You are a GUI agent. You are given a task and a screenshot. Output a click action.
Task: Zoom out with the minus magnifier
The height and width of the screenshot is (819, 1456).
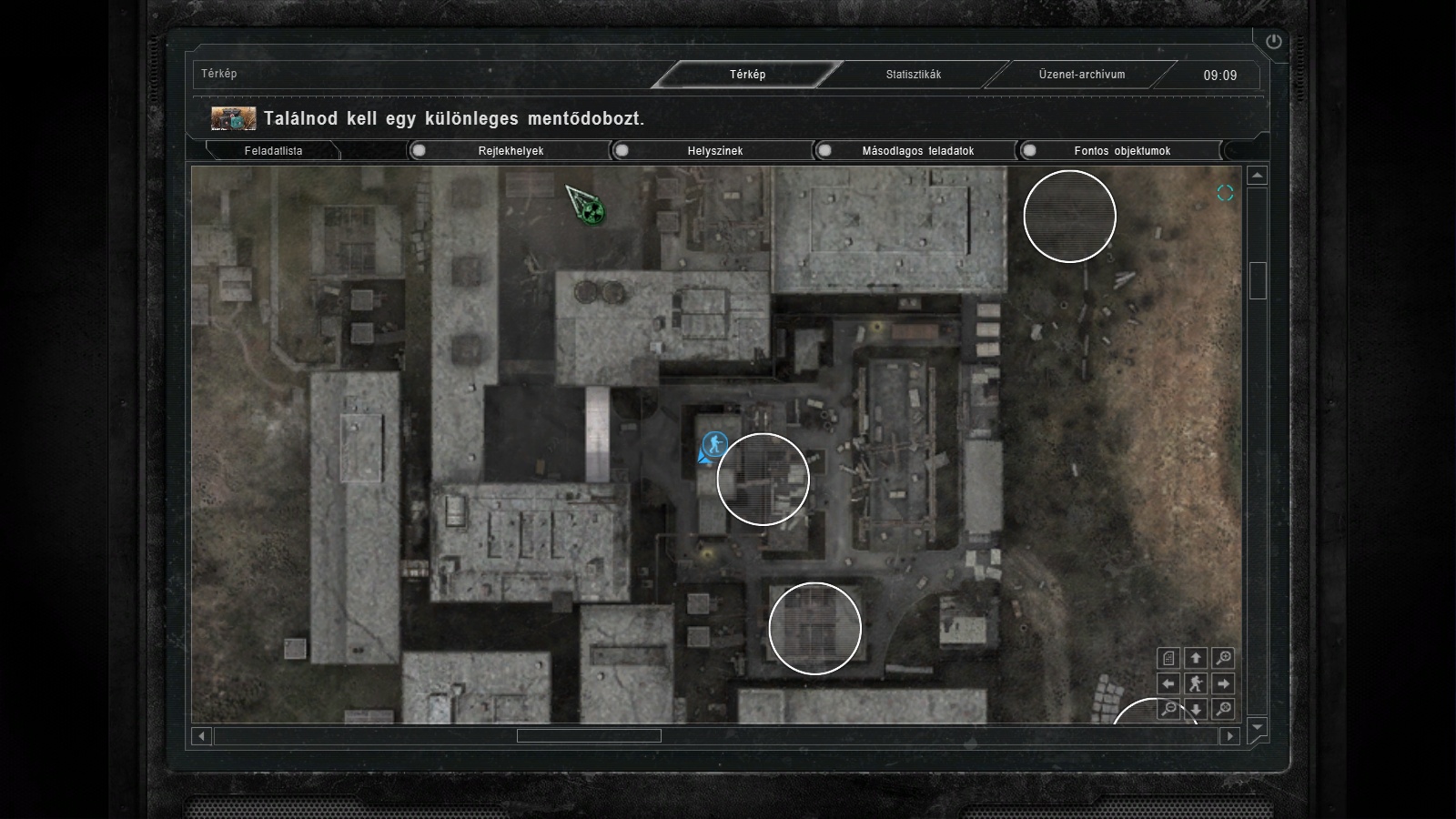click(x=1169, y=709)
